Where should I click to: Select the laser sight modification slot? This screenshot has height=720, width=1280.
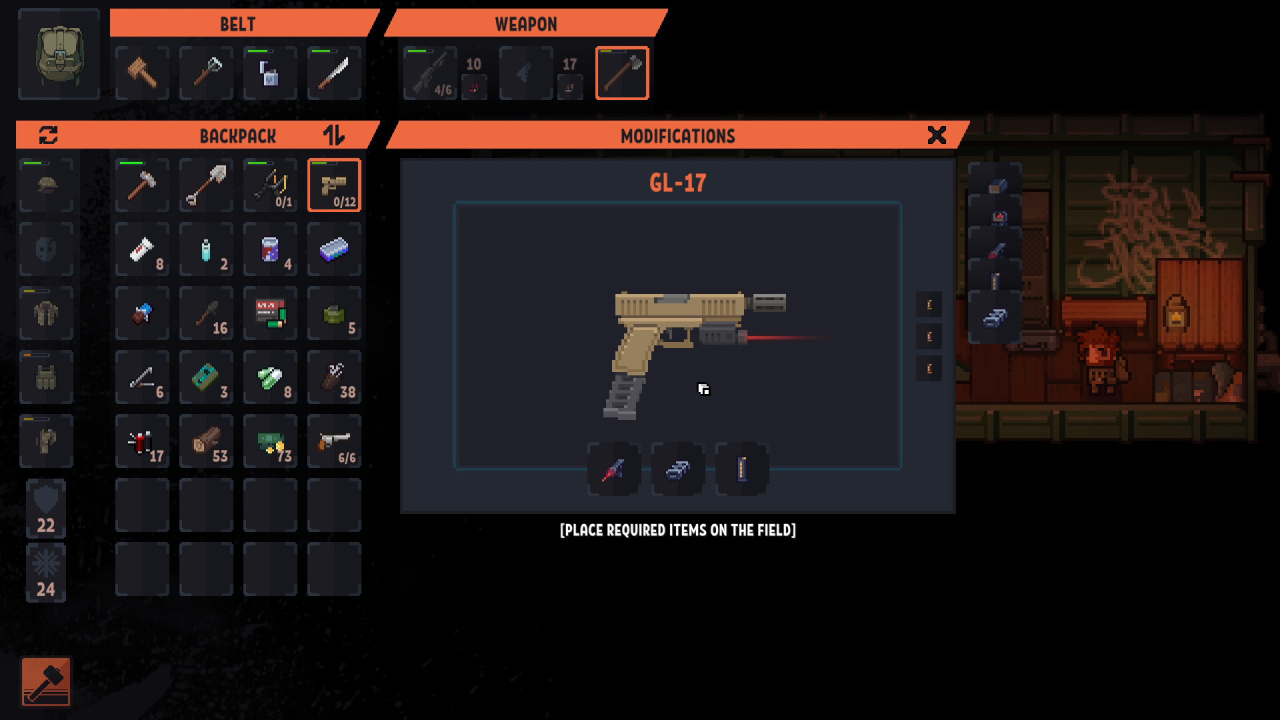click(x=614, y=469)
